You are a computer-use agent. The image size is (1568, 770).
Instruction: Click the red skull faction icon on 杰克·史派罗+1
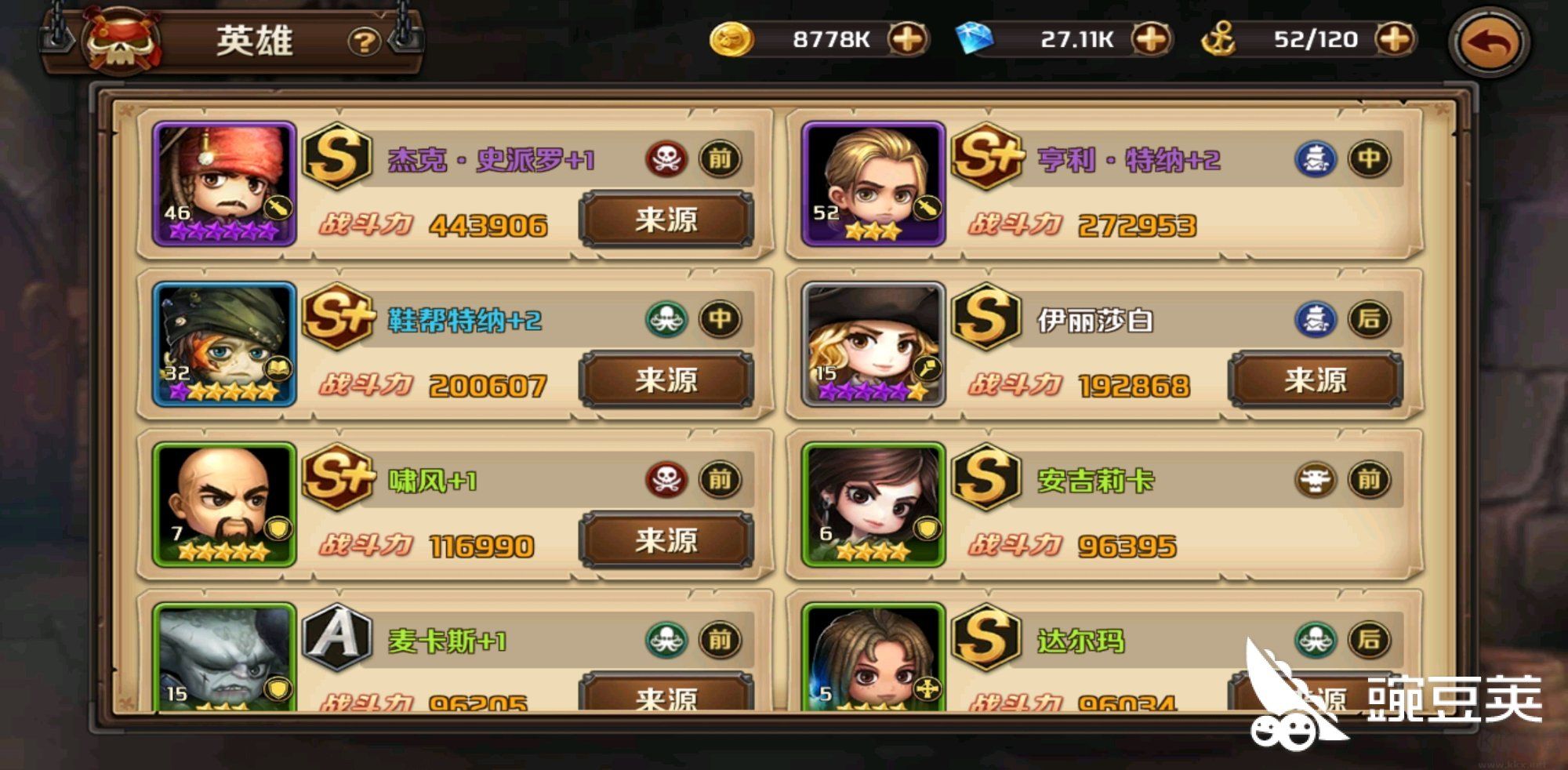[666, 158]
